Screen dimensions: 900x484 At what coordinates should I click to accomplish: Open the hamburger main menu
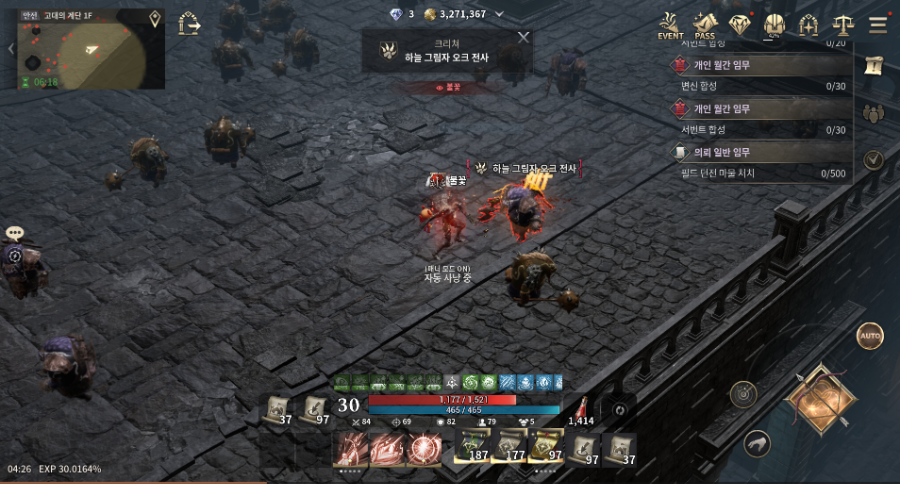(878, 25)
